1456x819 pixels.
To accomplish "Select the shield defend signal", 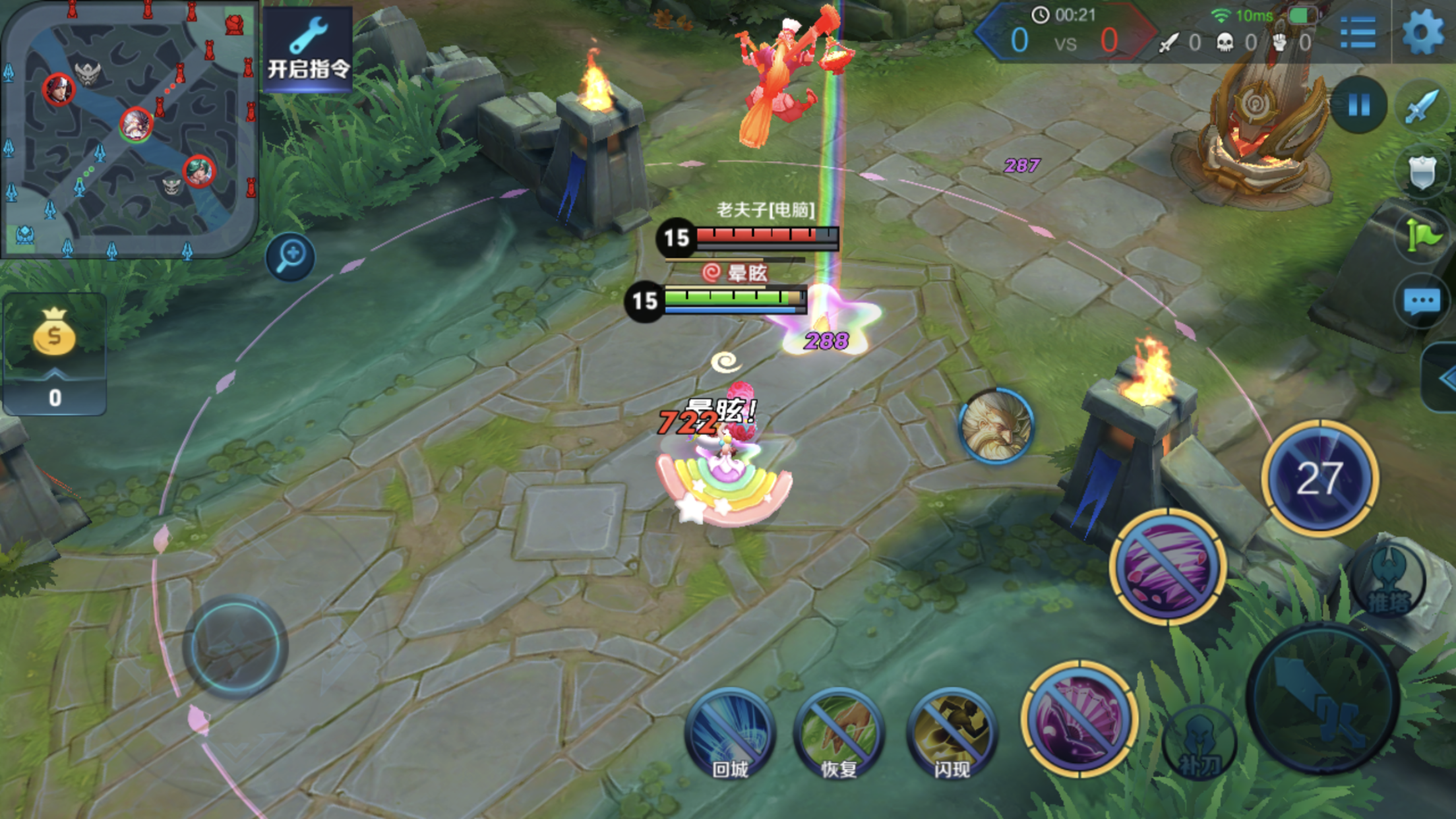I will (x=1422, y=173).
